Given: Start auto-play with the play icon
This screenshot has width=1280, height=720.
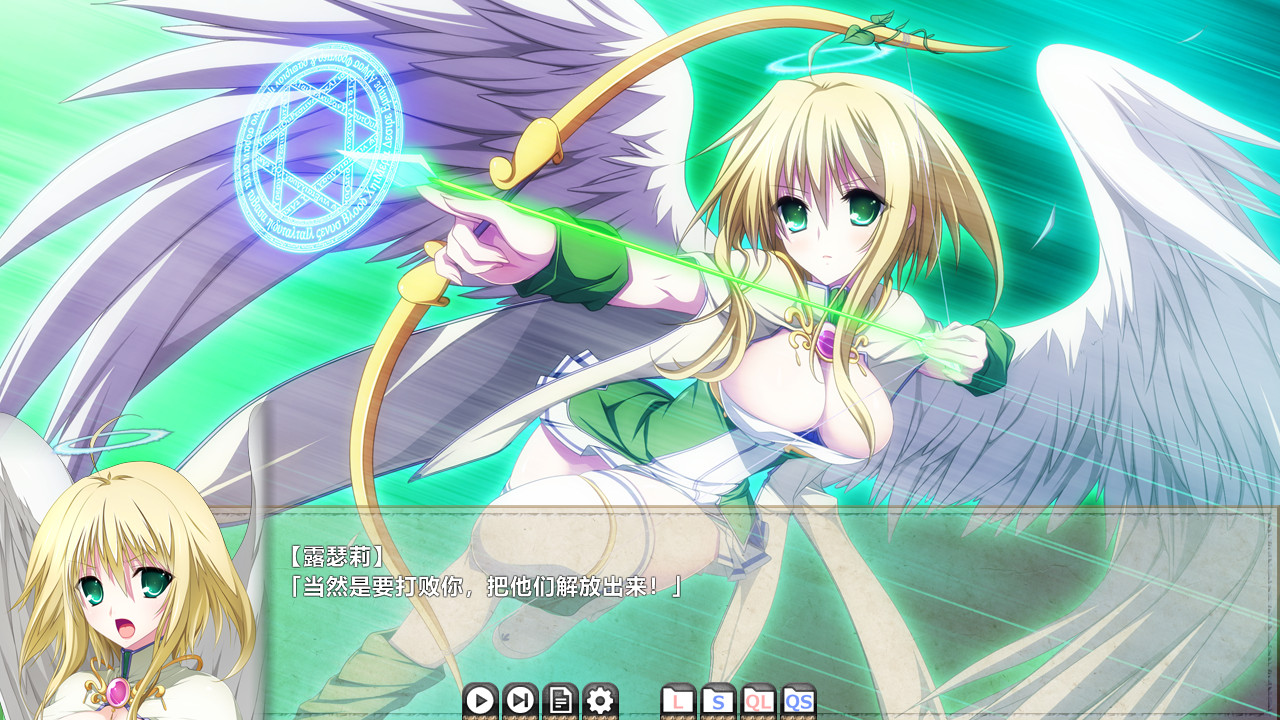Looking at the screenshot, I should pyautogui.click(x=480, y=701).
